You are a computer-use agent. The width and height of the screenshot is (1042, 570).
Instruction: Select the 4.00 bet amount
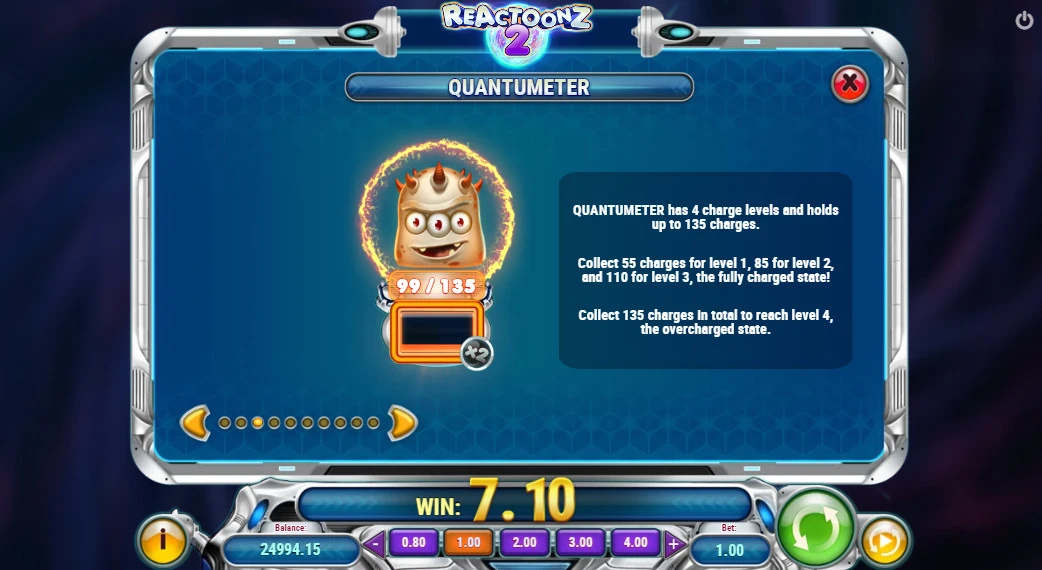coord(635,543)
